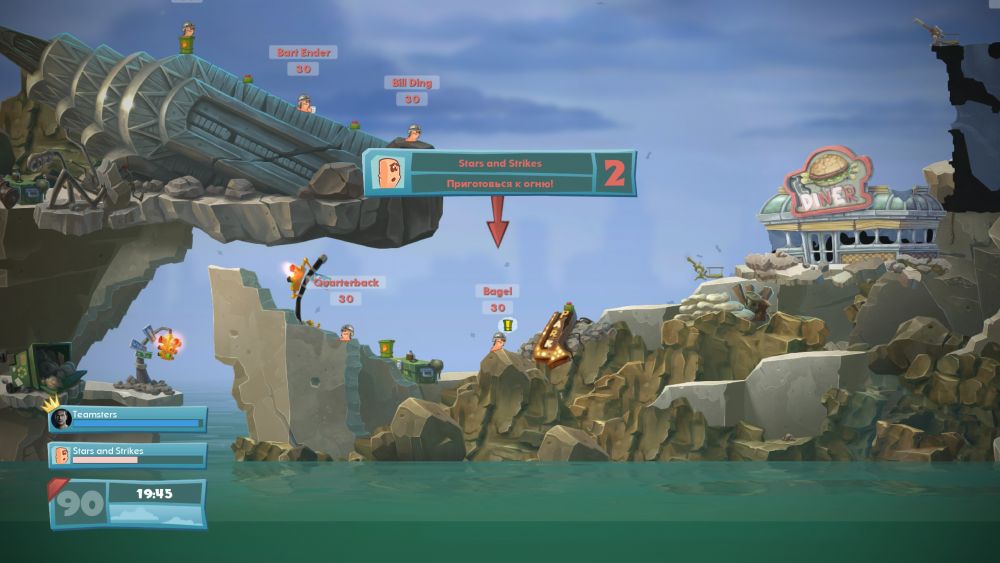
Task: Select the Teamsters team panel
Action: [x=127, y=418]
